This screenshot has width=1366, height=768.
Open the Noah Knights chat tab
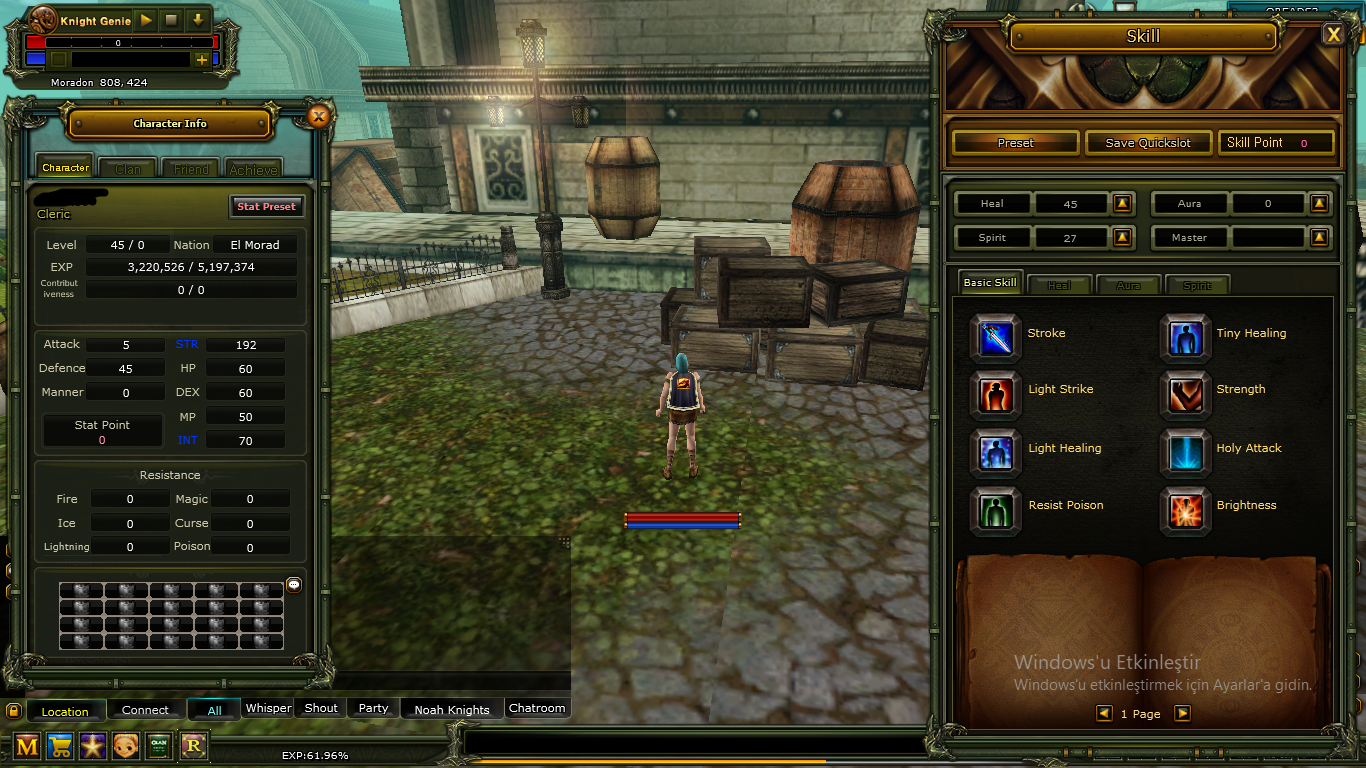[452, 709]
